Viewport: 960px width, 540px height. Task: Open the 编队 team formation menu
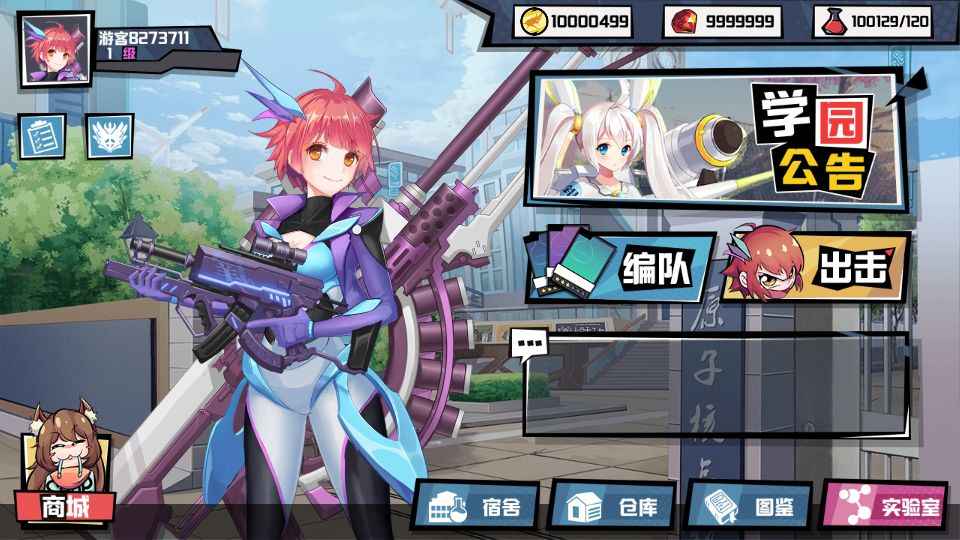pos(620,267)
